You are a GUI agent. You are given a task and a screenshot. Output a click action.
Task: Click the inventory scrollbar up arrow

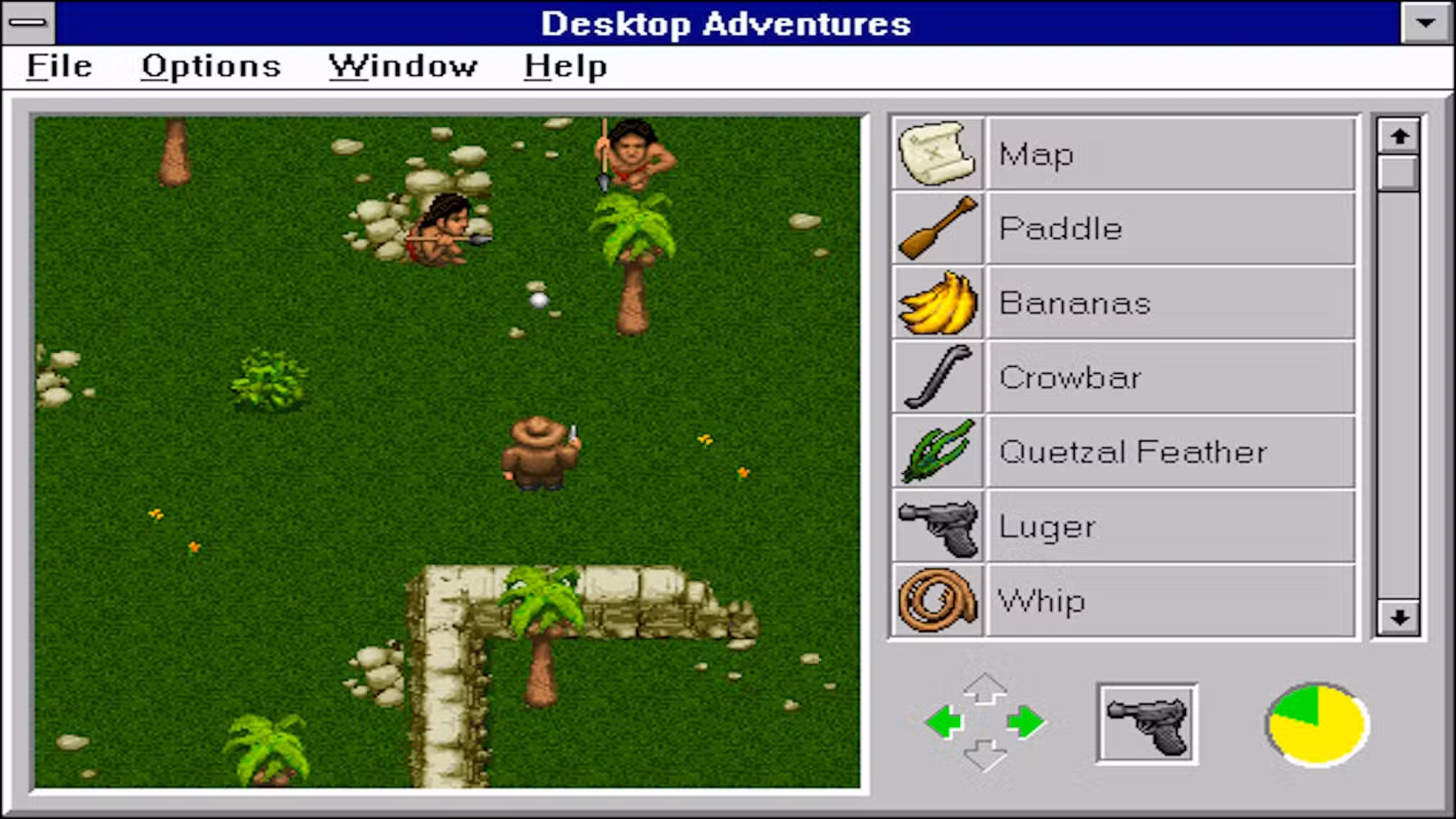pyautogui.click(x=1397, y=135)
